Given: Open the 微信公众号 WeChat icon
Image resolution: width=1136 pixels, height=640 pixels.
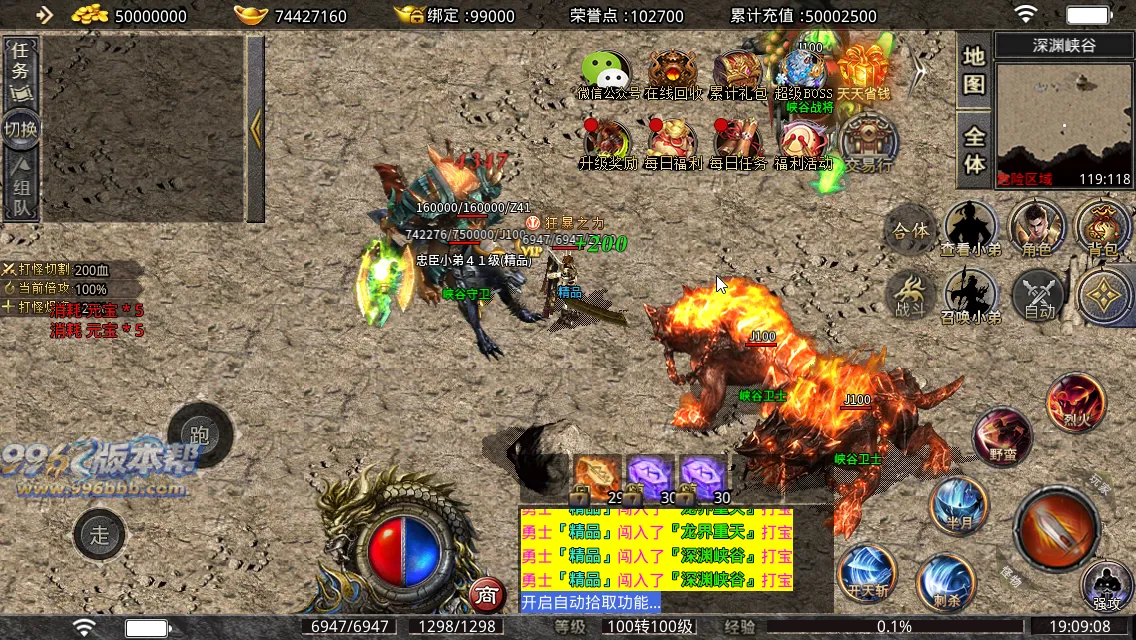Looking at the screenshot, I should (607, 75).
